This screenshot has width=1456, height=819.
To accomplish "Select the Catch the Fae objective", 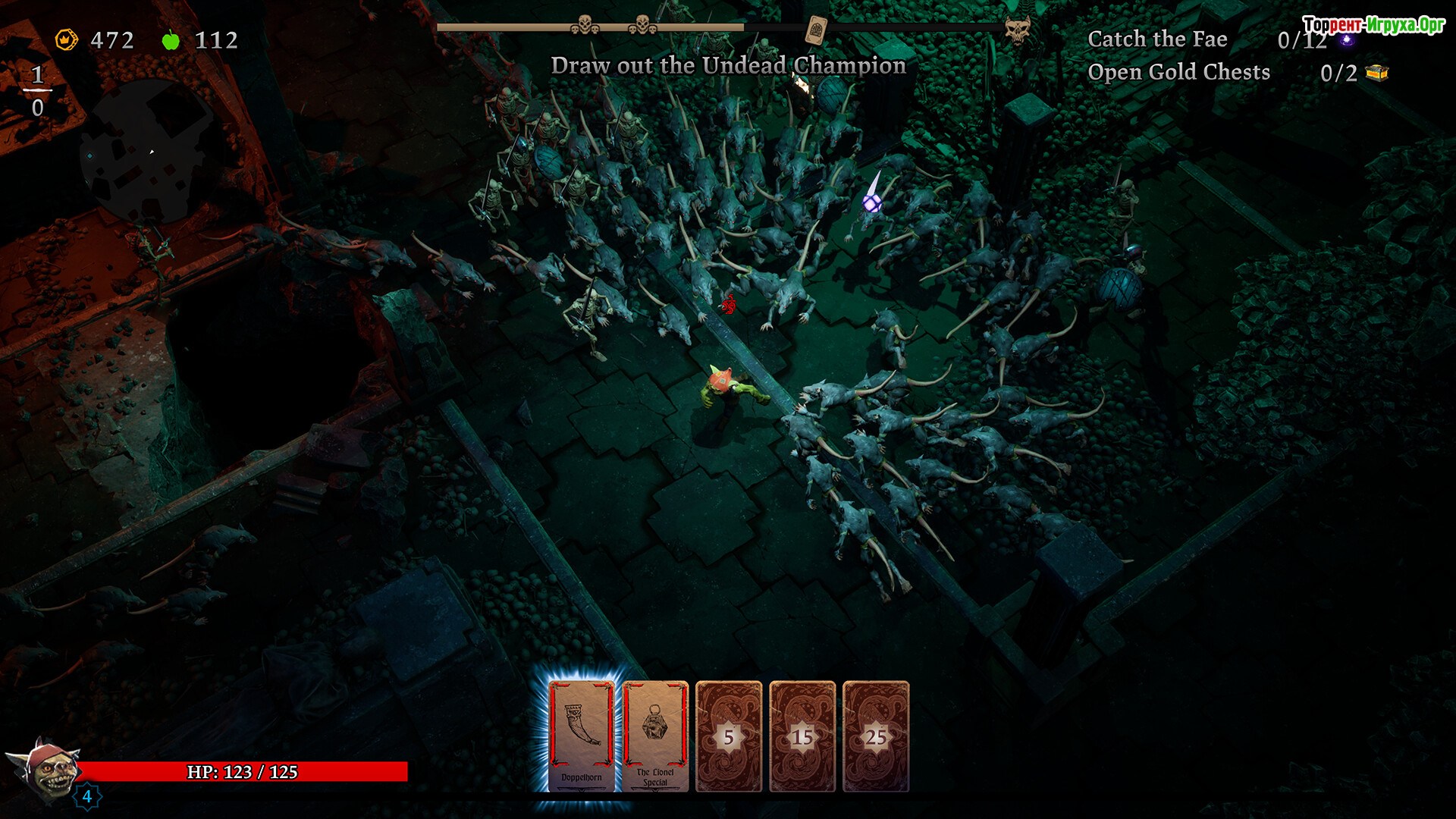I will click(1157, 39).
